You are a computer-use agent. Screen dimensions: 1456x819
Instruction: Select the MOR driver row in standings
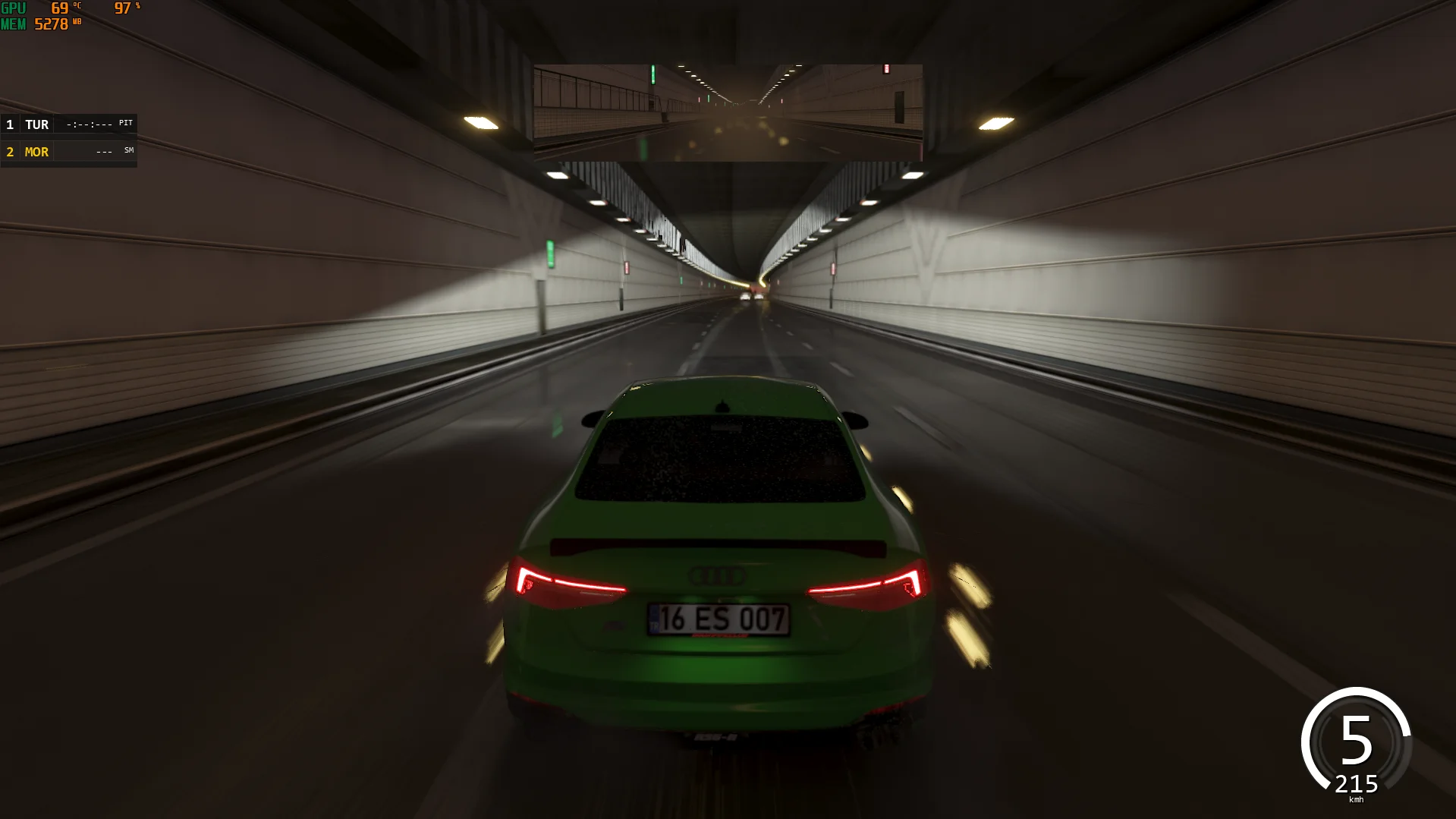click(68, 152)
